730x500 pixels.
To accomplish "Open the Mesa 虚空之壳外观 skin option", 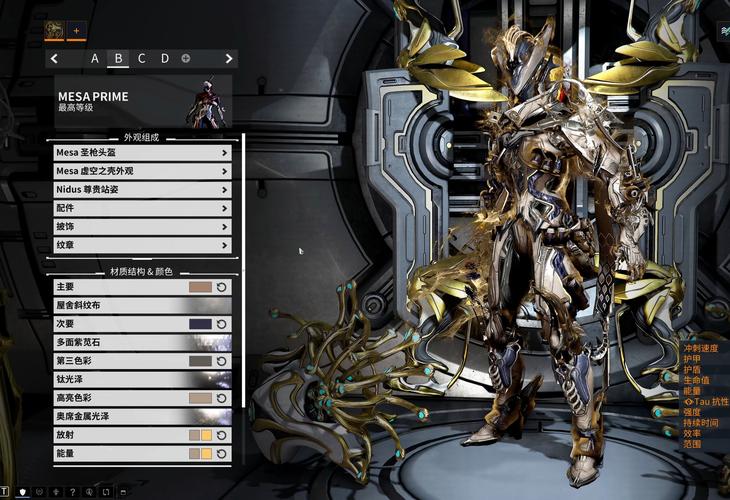I will (143, 171).
